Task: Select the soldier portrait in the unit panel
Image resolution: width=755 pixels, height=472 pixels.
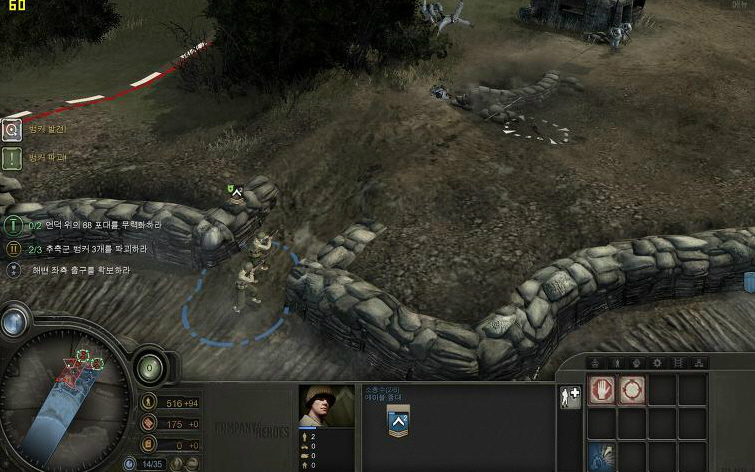Action: pos(327,406)
